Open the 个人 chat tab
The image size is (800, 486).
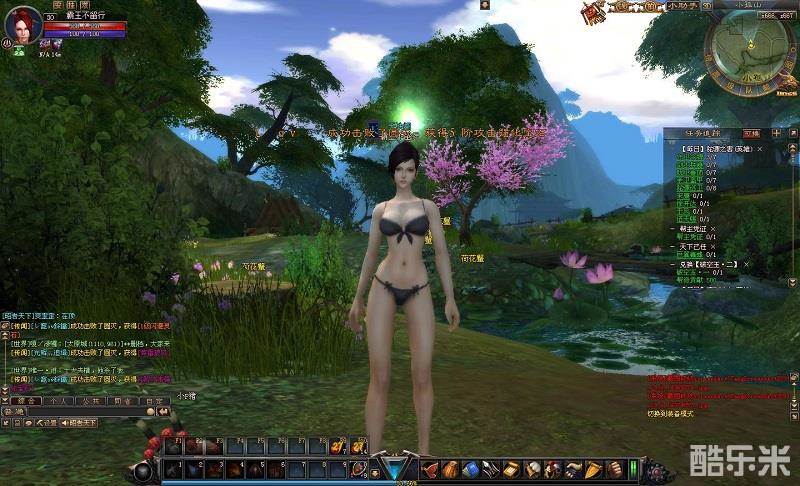pyautogui.click(x=58, y=400)
